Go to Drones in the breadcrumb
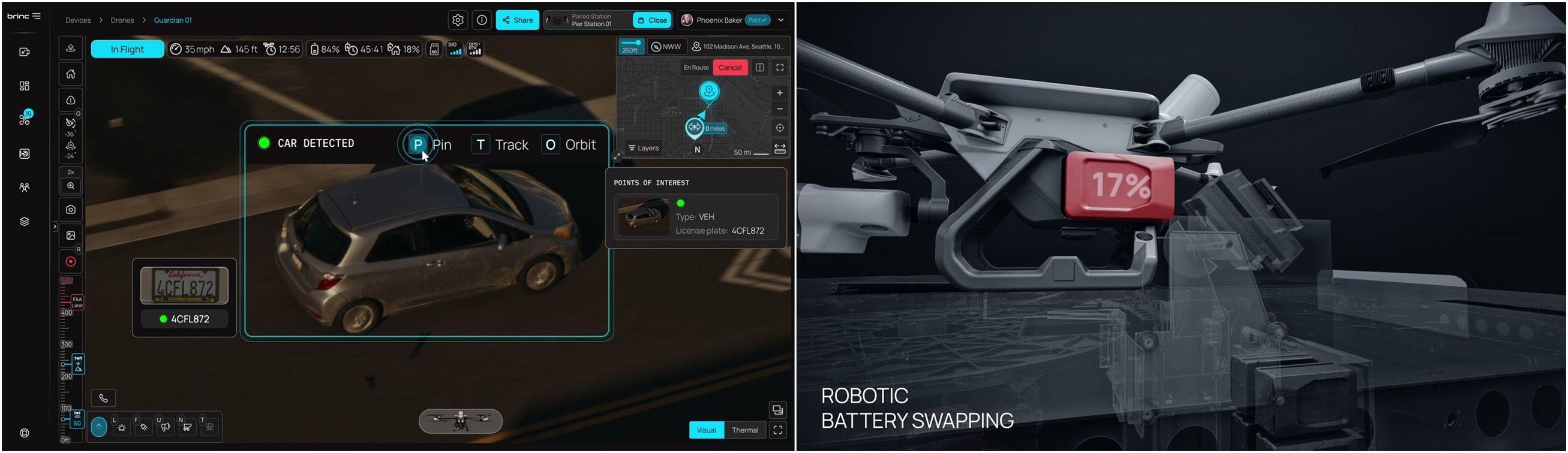The image size is (1568, 453). click(x=122, y=20)
